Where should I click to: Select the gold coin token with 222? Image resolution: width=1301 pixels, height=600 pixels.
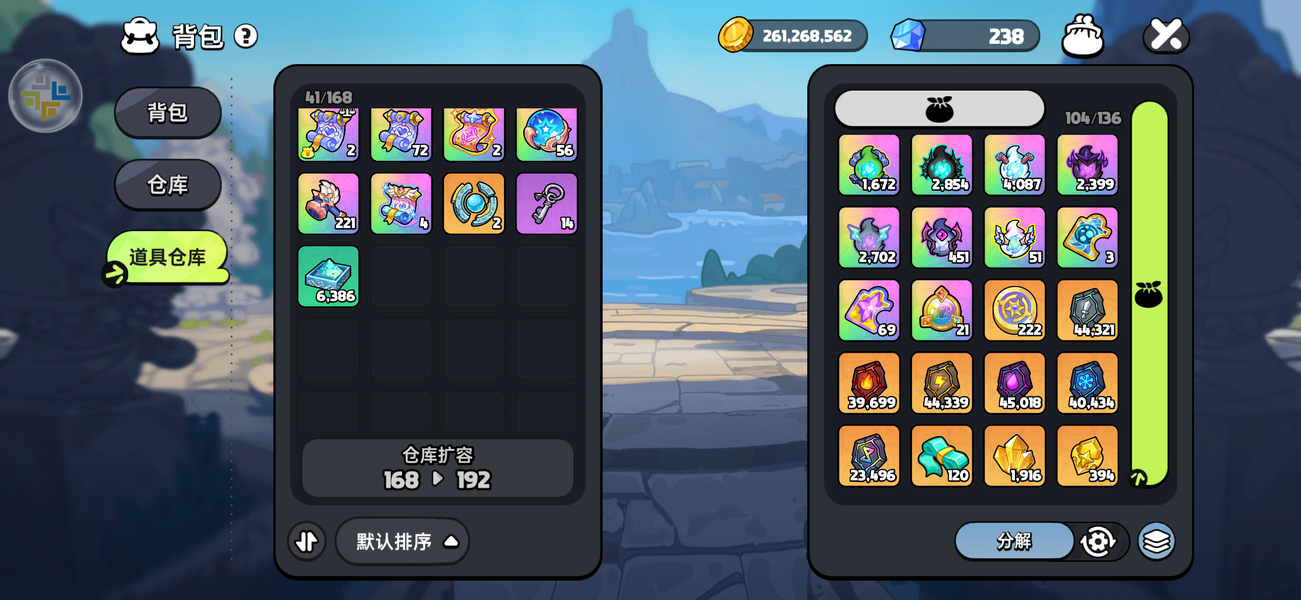[1014, 310]
